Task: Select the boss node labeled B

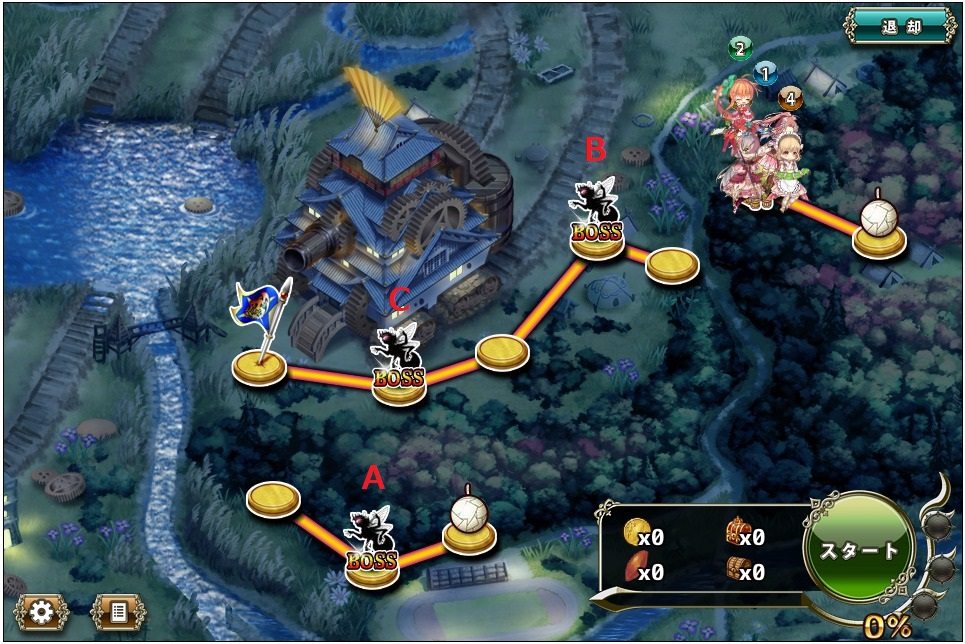Action: [x=597, y=222]
